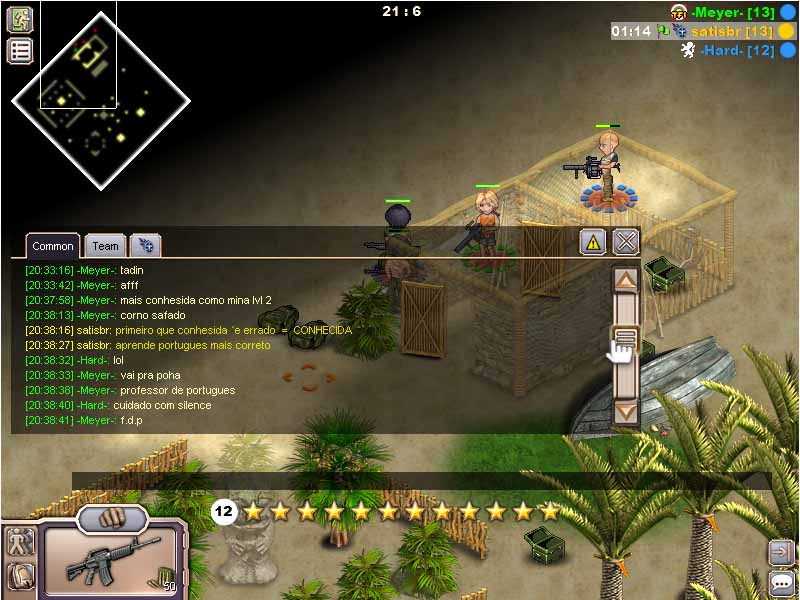Open the chat tab with the blue gear icon

point(145,245)
